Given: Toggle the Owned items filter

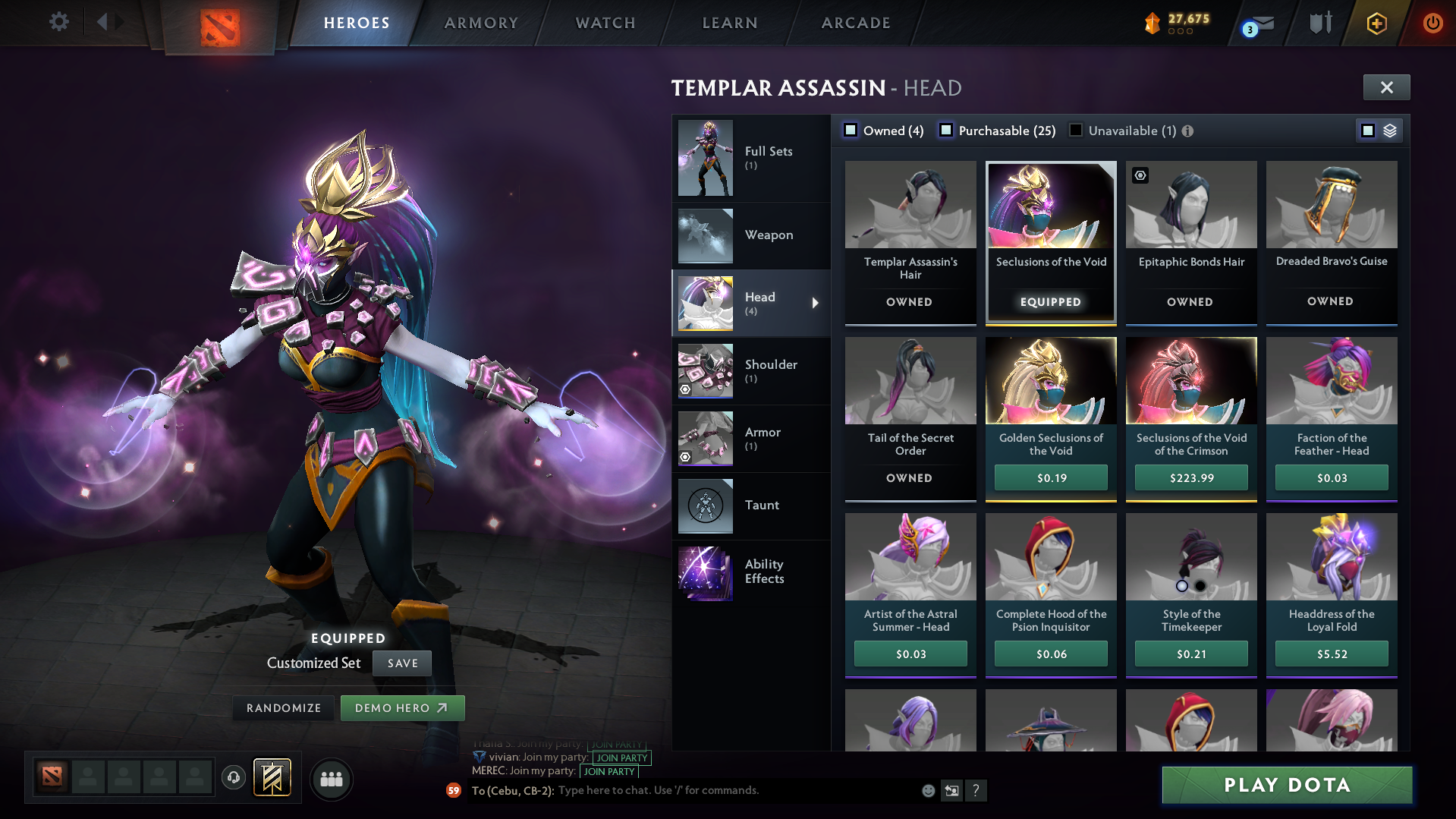Looking at the screenshot, I should point(851,131).
